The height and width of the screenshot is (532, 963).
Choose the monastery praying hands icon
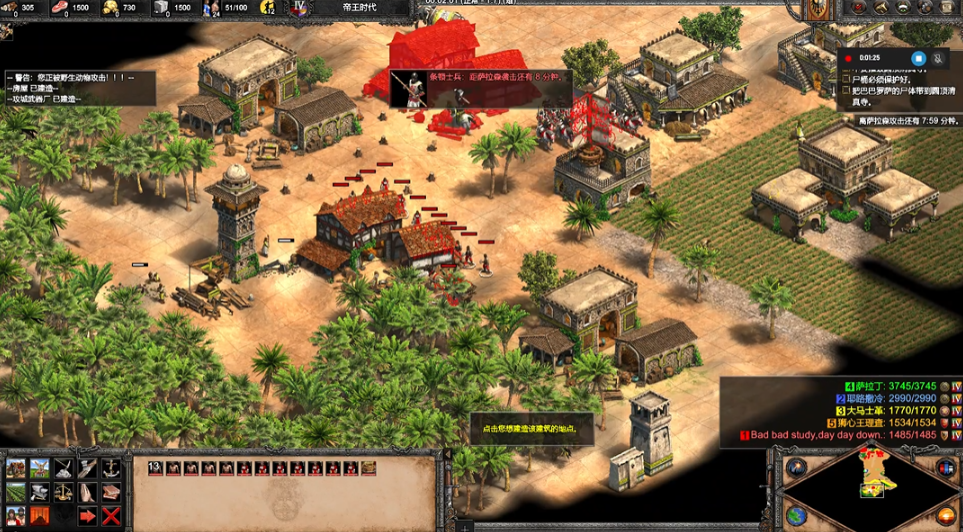[x=88, y=492]
